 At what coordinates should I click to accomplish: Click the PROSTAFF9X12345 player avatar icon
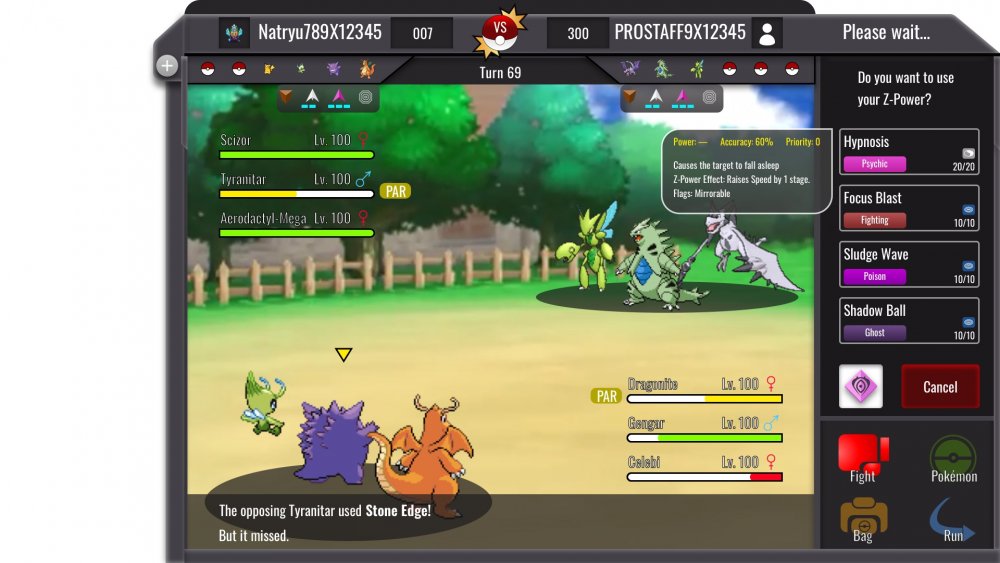[767, 33]
